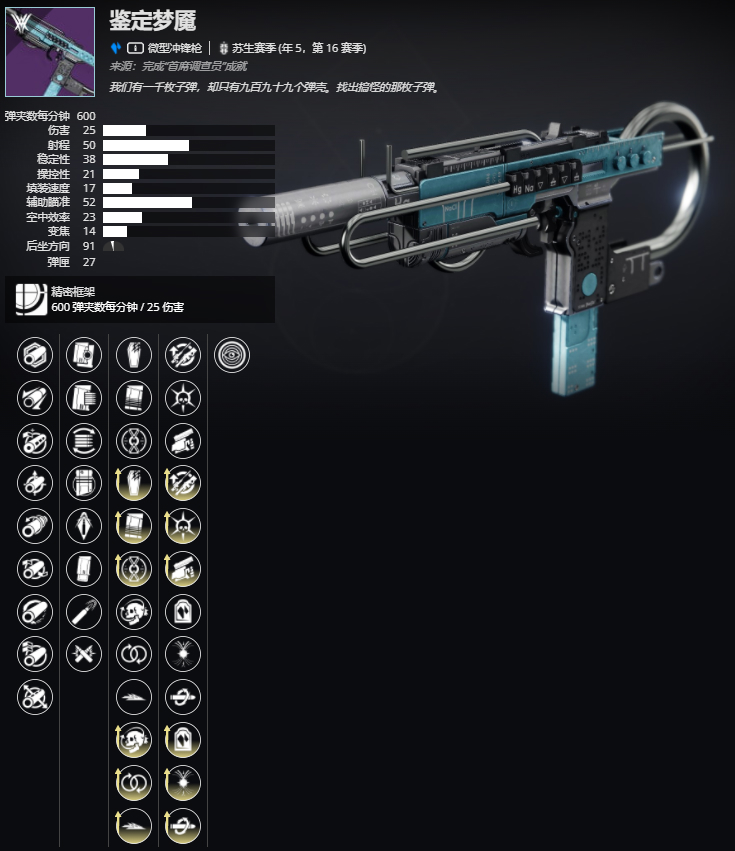Select the standard skull with headset perk
The image size is (735, 851).
134,612
